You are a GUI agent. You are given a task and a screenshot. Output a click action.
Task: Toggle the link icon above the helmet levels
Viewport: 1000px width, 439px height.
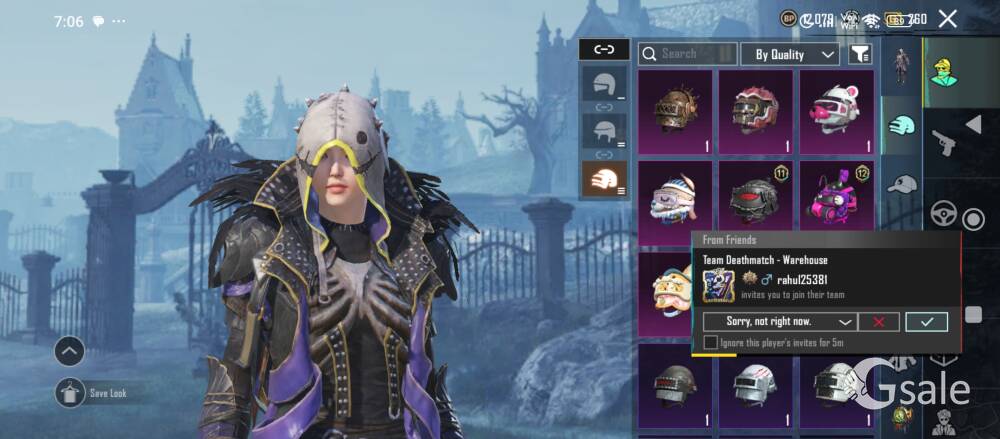[604, 49]
